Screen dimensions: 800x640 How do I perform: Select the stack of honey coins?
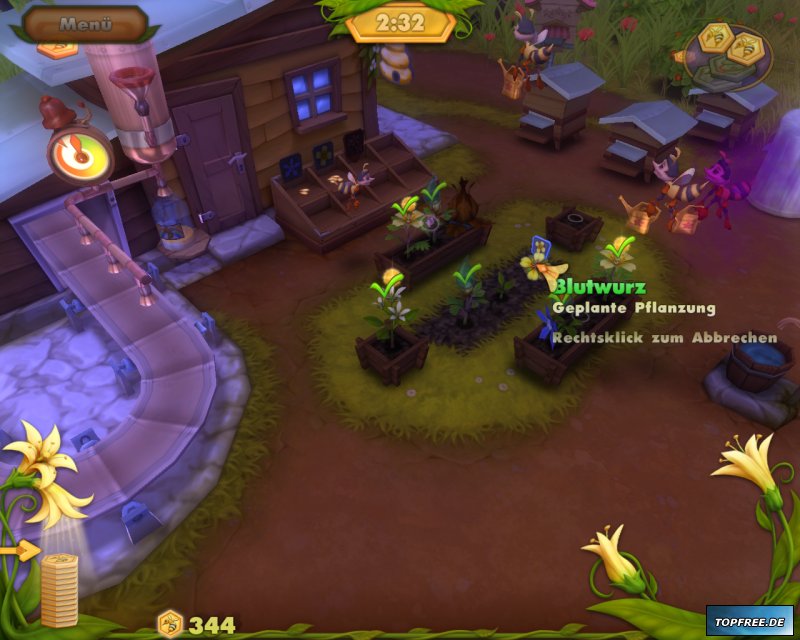[x=59, y=589]
